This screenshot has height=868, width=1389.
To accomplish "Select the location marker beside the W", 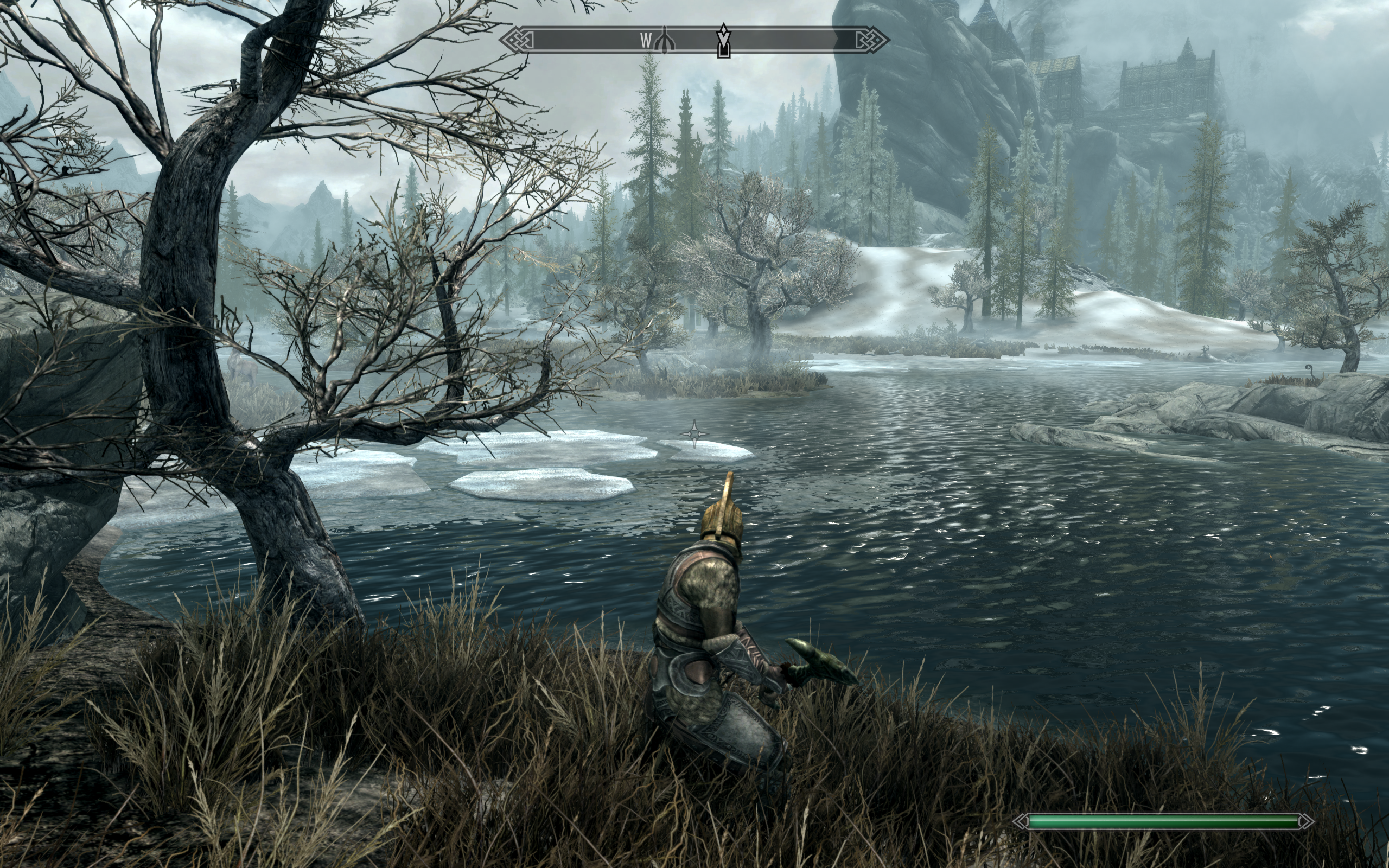I will click(x=665, y=41).
